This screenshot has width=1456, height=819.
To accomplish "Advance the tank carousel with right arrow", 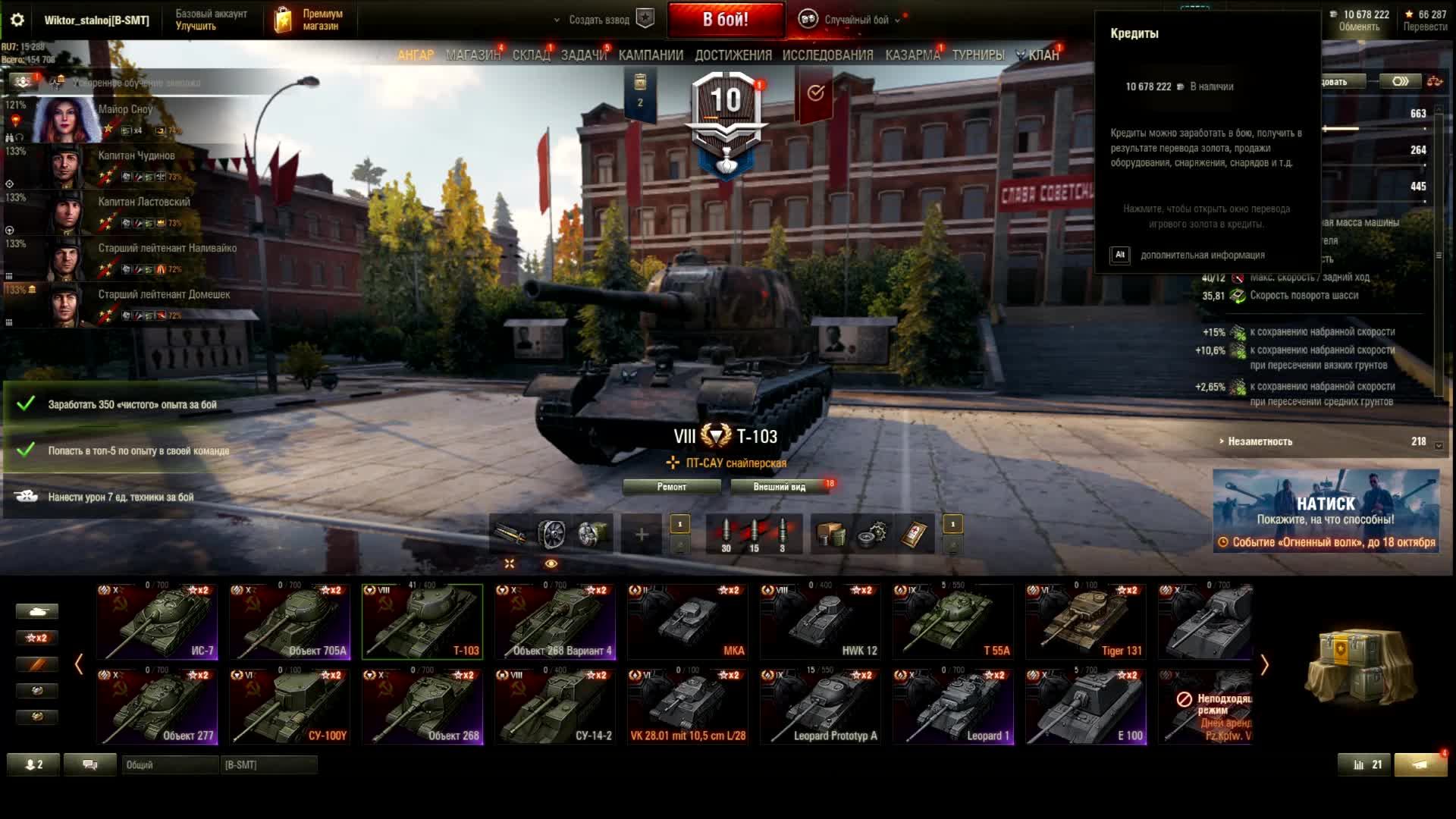I will [x=1264, y=665].
